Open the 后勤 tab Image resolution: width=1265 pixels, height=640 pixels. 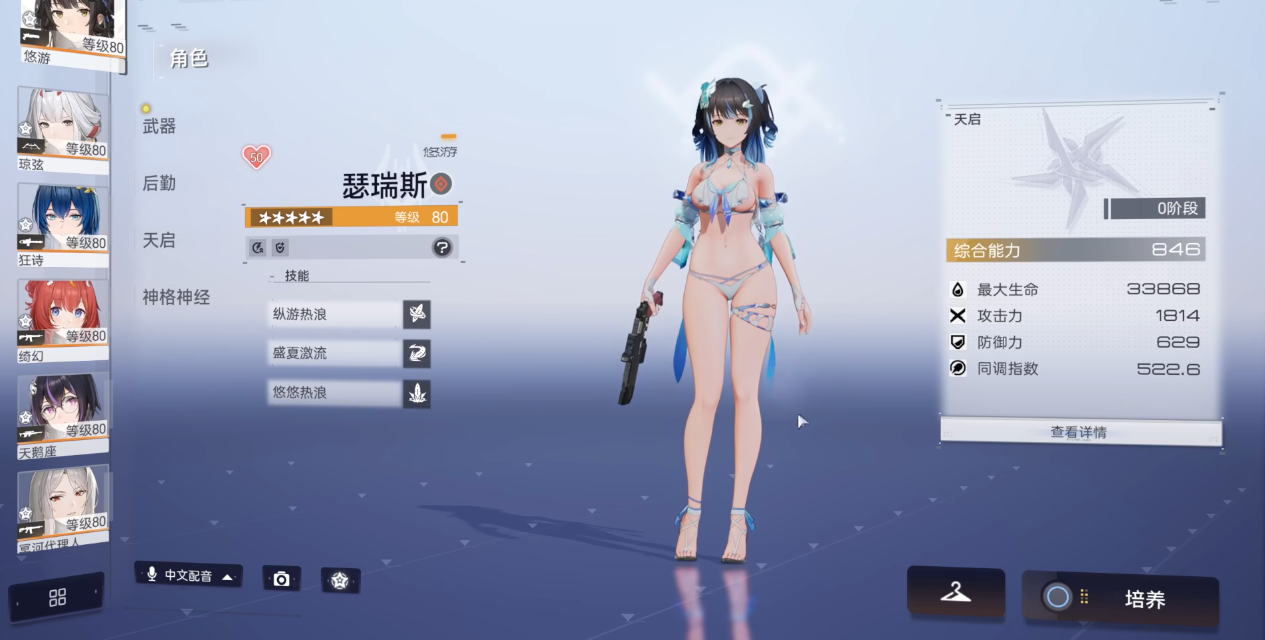coord(159,183)
